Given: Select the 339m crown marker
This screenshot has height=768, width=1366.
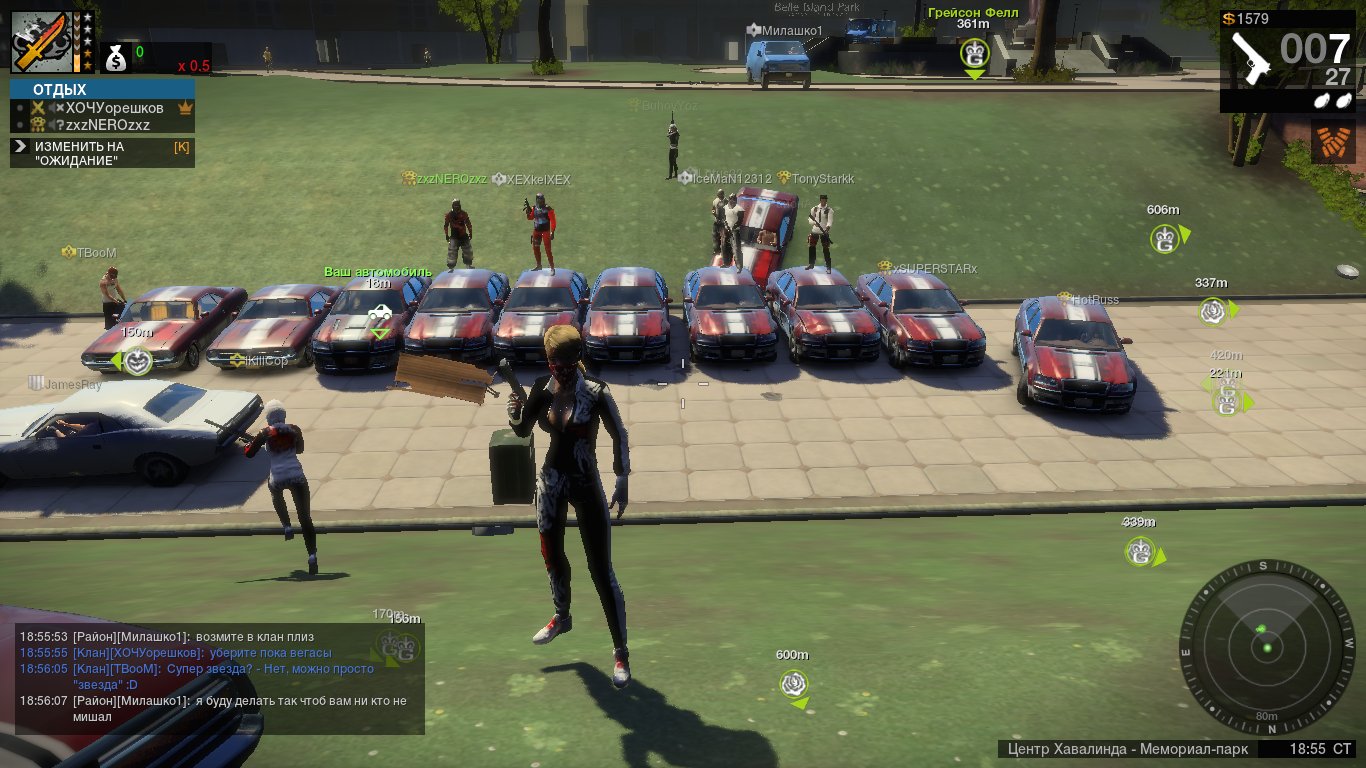Looking at the screenshot, I should tap(1140, 551).
